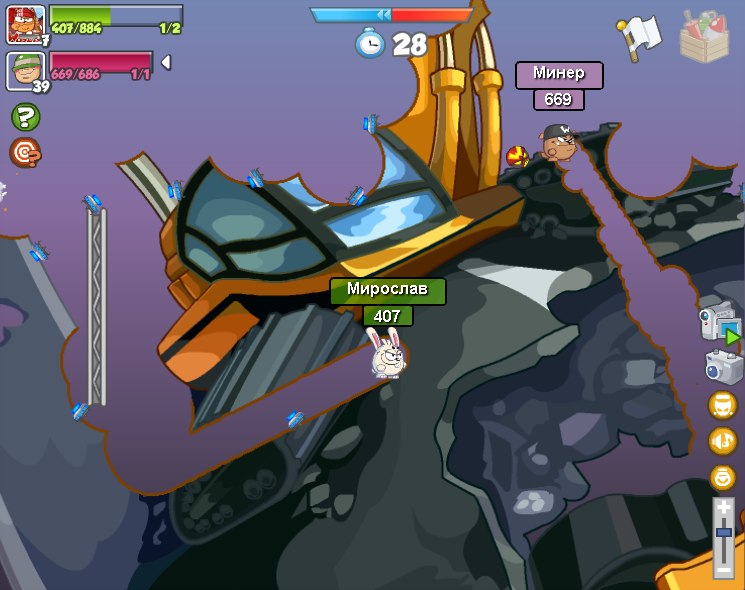Click the round icon just above the zoom slider
Viewport: 745px width, 590px height.
723,477
